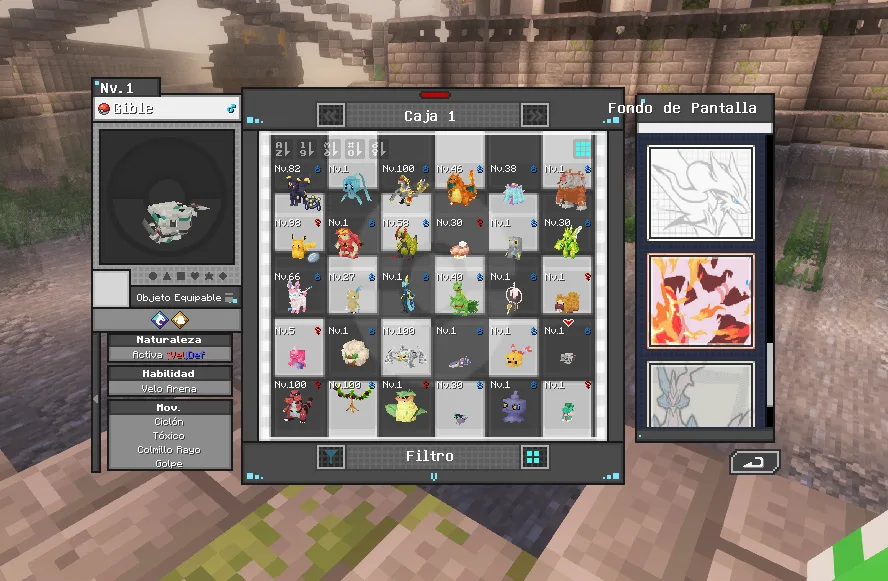Sort the box alphabetically with the A-Z button
The height and width of the screenshot is (581, 888).
pos(282,148)
